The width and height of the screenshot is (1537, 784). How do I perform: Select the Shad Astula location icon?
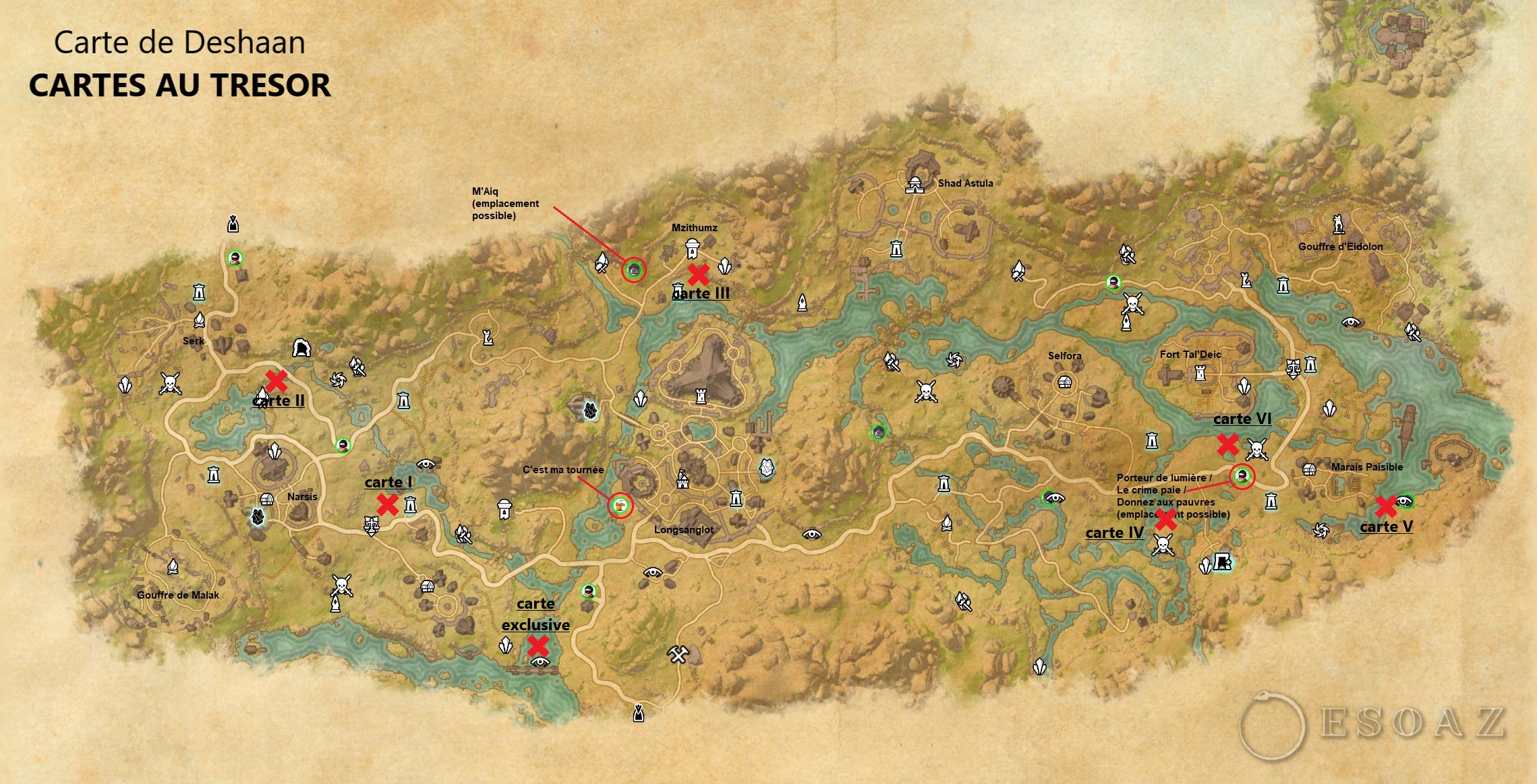point(915,184)
